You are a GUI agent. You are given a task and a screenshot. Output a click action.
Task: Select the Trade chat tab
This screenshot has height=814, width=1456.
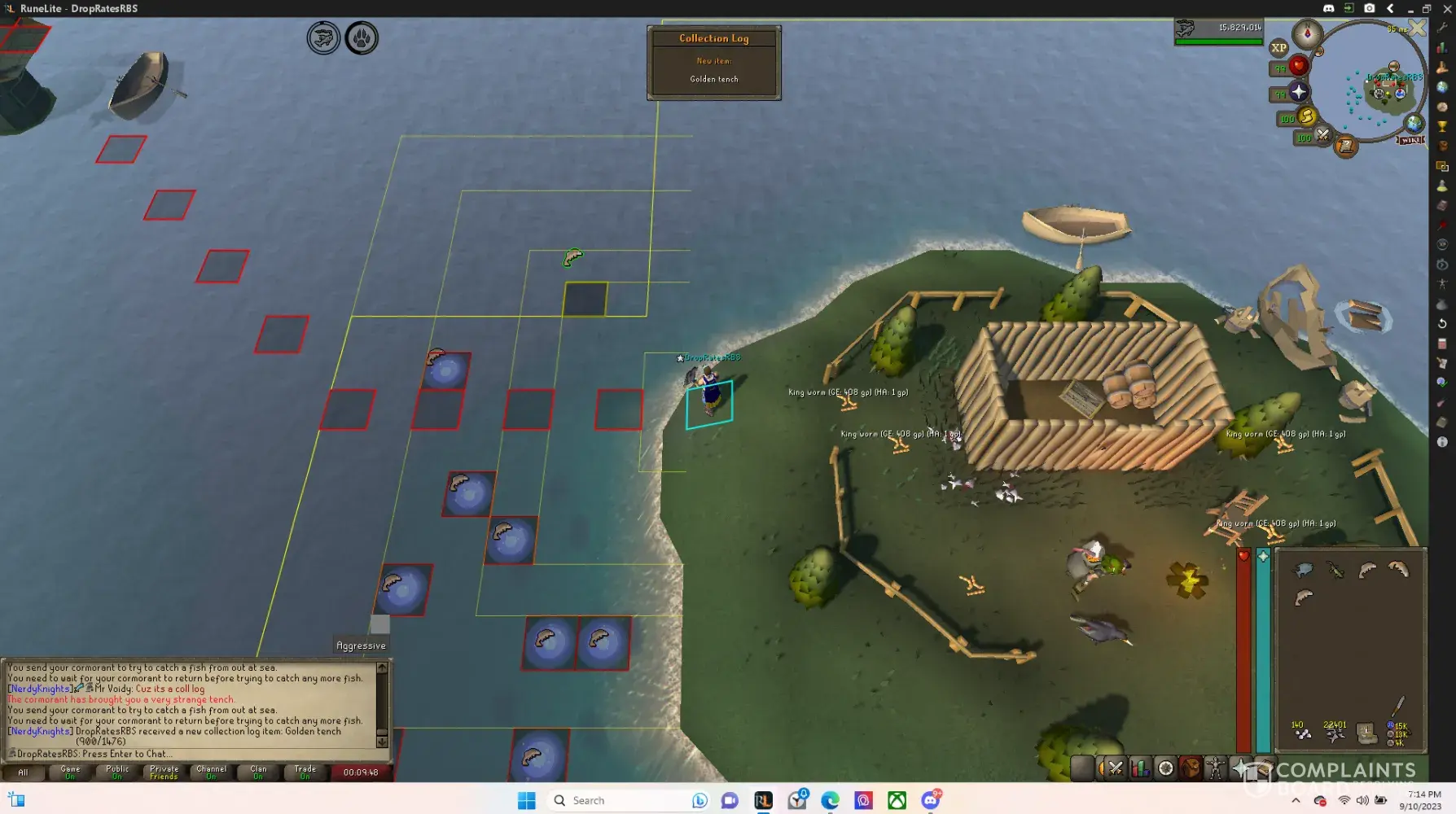pos(305,772)
